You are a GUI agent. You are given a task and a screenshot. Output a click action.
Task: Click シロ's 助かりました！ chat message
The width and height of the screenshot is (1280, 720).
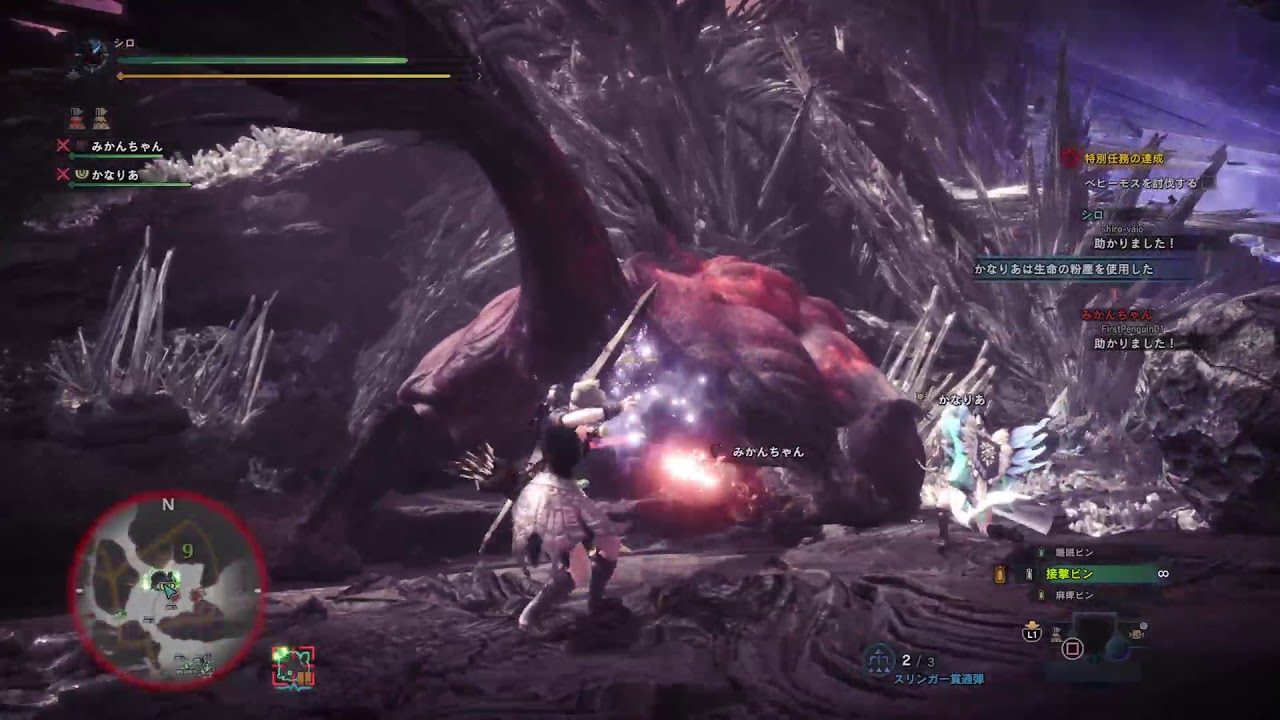1135,243
